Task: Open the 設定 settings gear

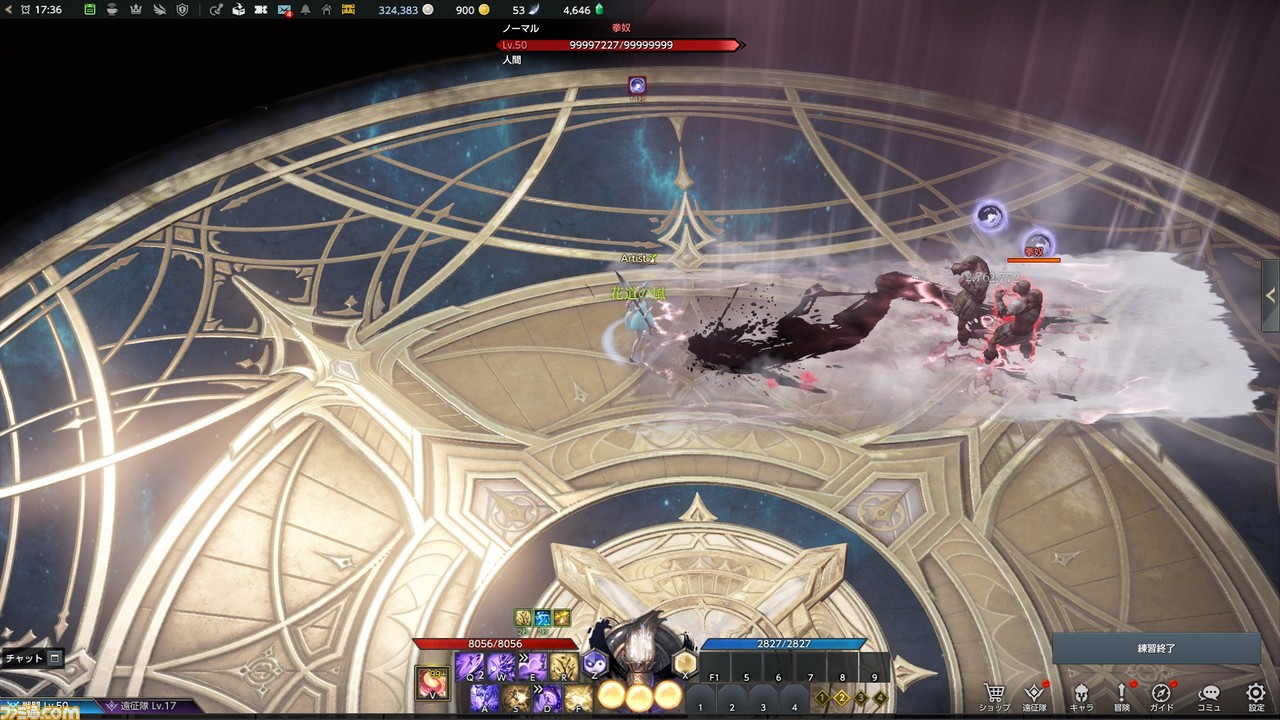Action: [1256, 696]
